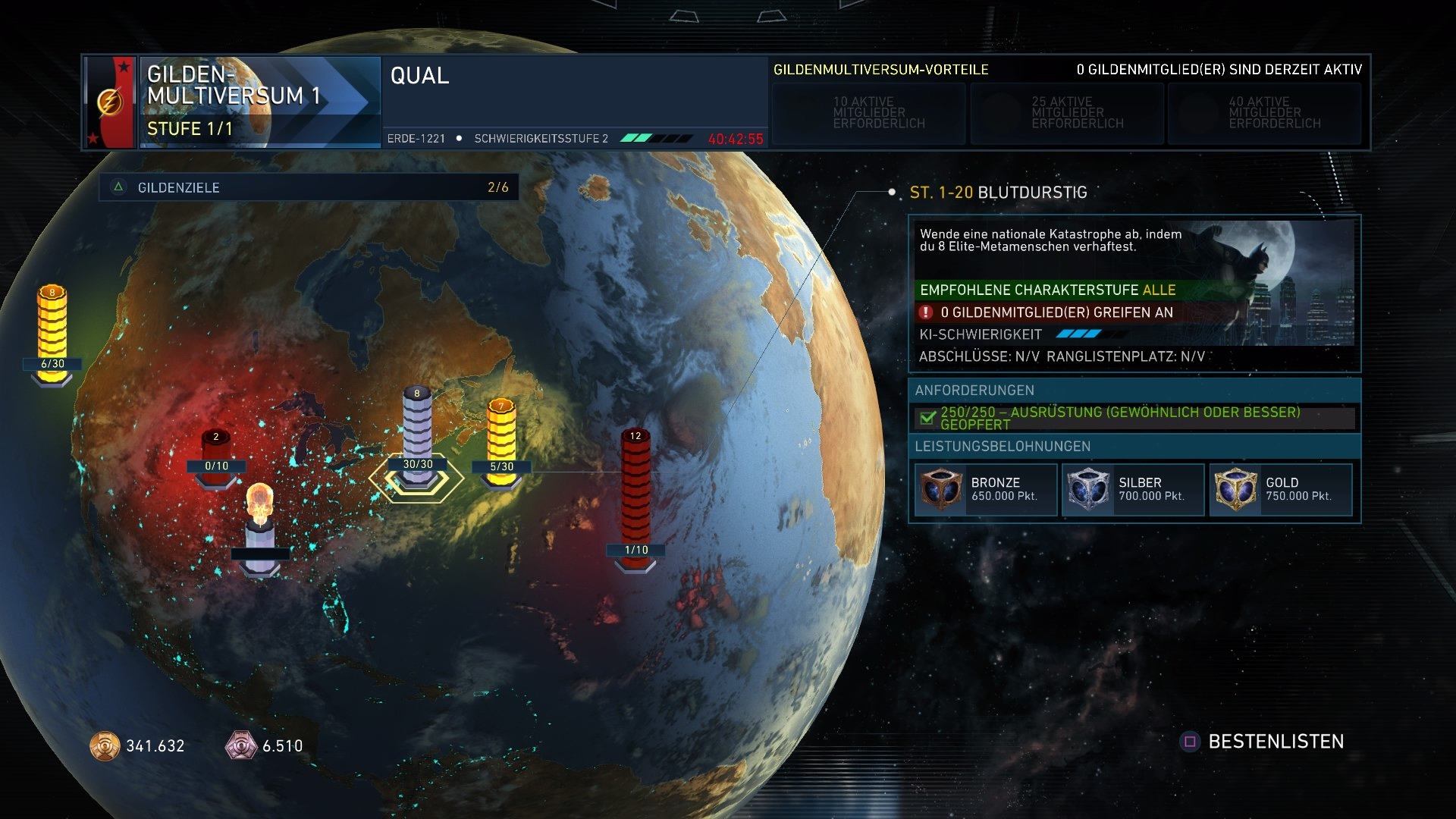This screenshot has width=1456, height=819.
Task: Select the red tower marked 1/10
Action: pyautogui.click(x=635, y=493)
